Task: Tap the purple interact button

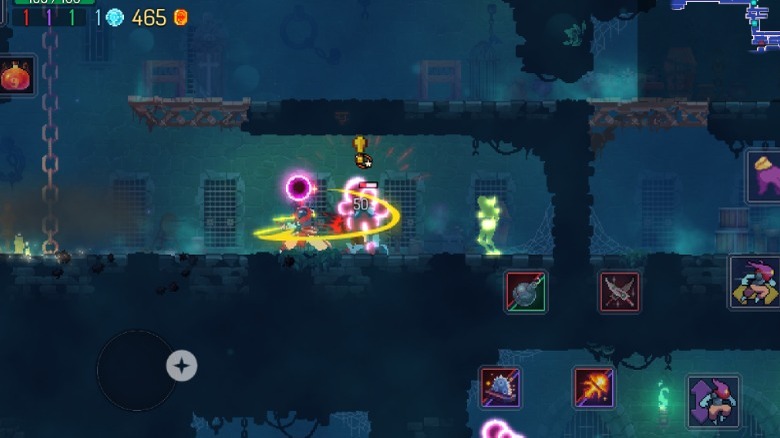Action: [x=764, y=177]
